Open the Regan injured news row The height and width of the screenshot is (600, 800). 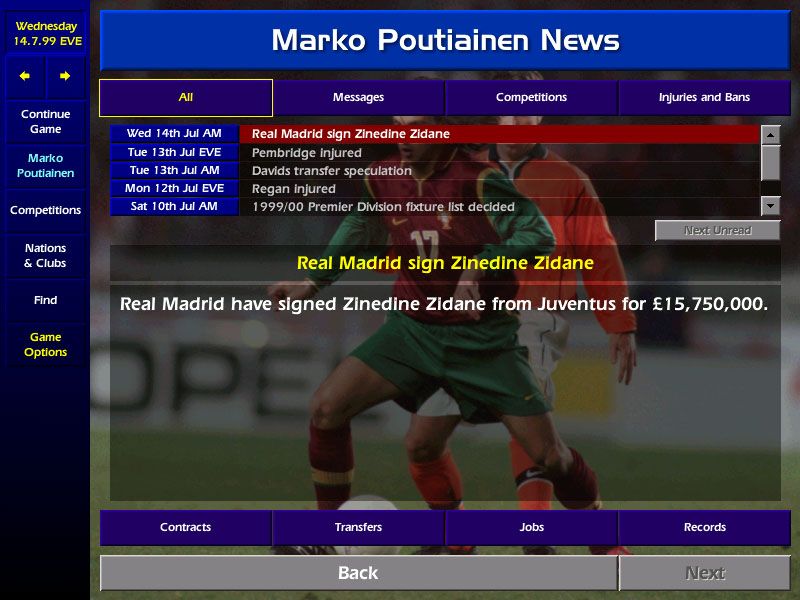(498, 189)
